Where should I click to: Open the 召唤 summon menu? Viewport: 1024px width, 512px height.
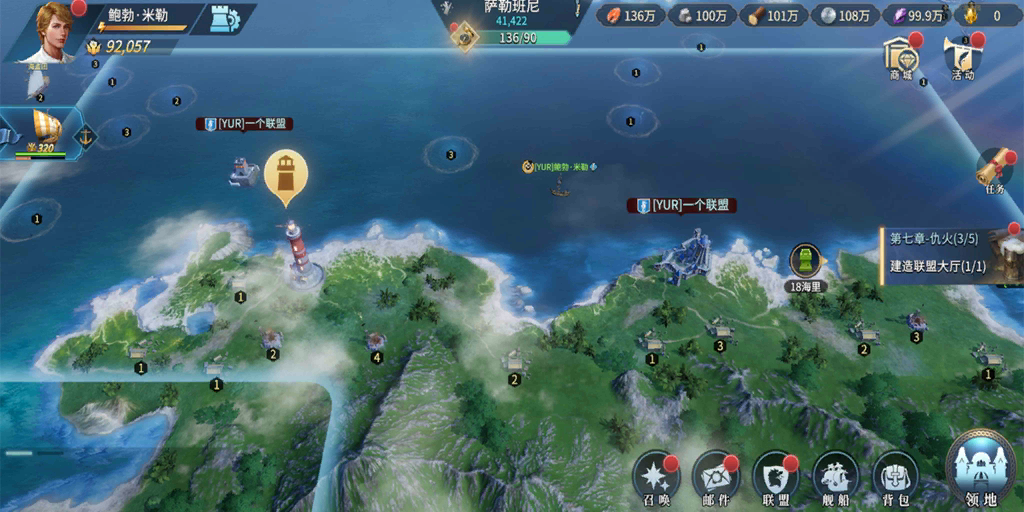[656, 478]
